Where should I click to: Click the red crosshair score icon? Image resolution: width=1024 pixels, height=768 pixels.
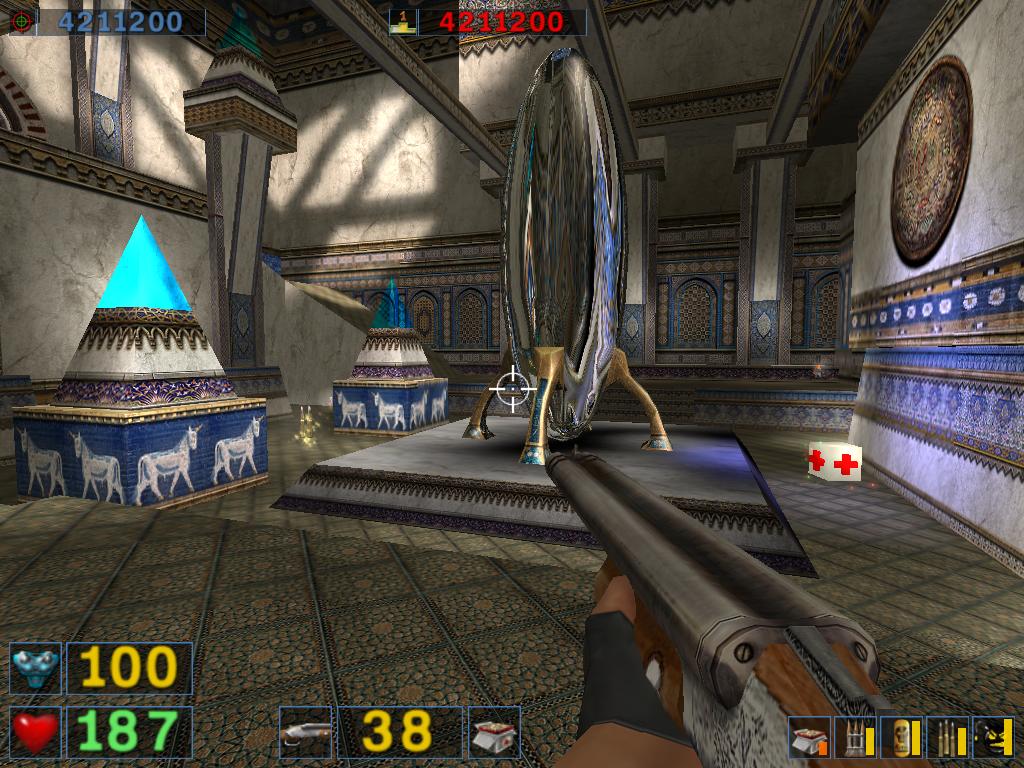coord(22,21)
